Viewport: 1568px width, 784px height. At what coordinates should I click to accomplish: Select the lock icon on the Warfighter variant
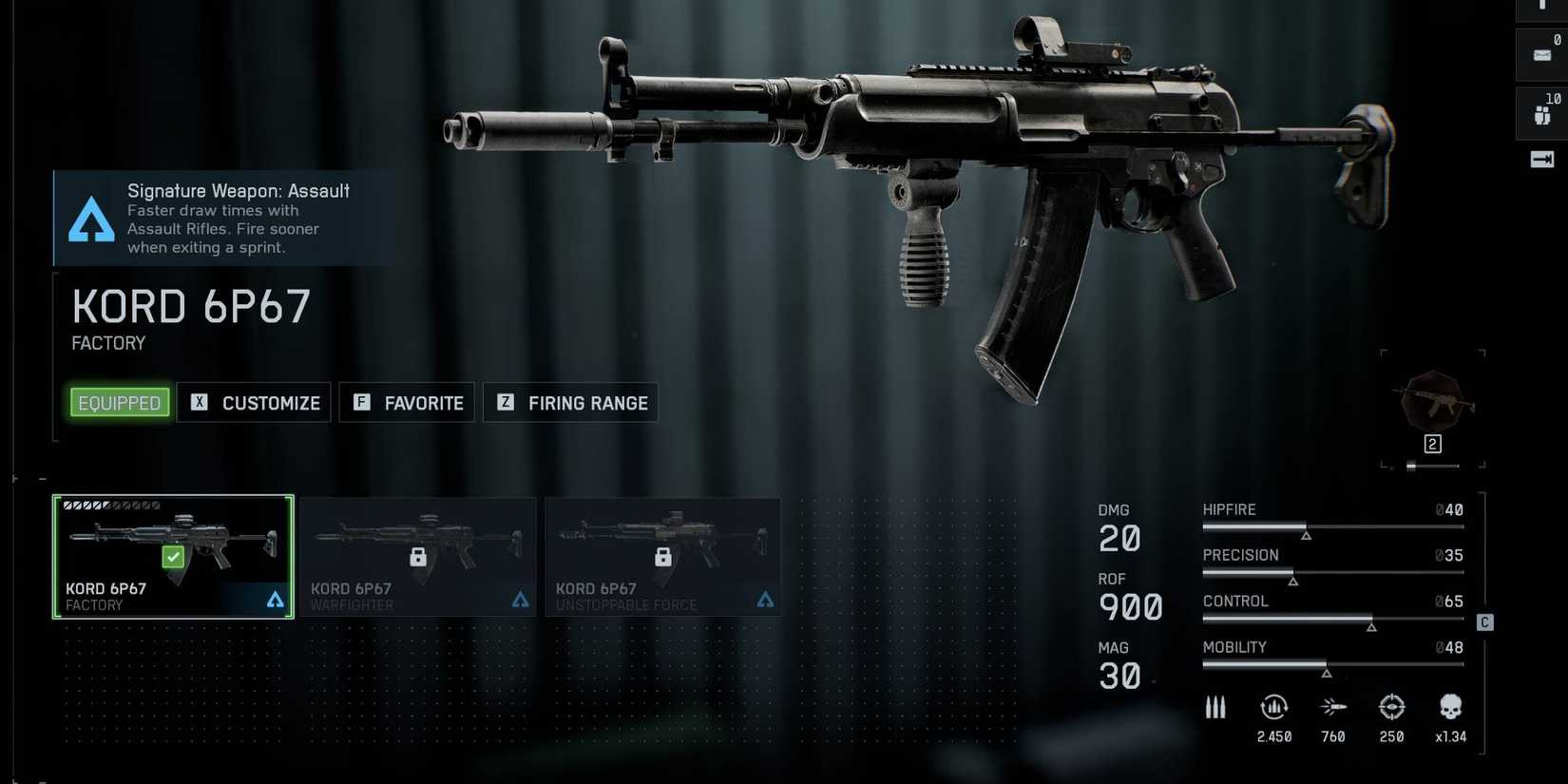(418, 557)
